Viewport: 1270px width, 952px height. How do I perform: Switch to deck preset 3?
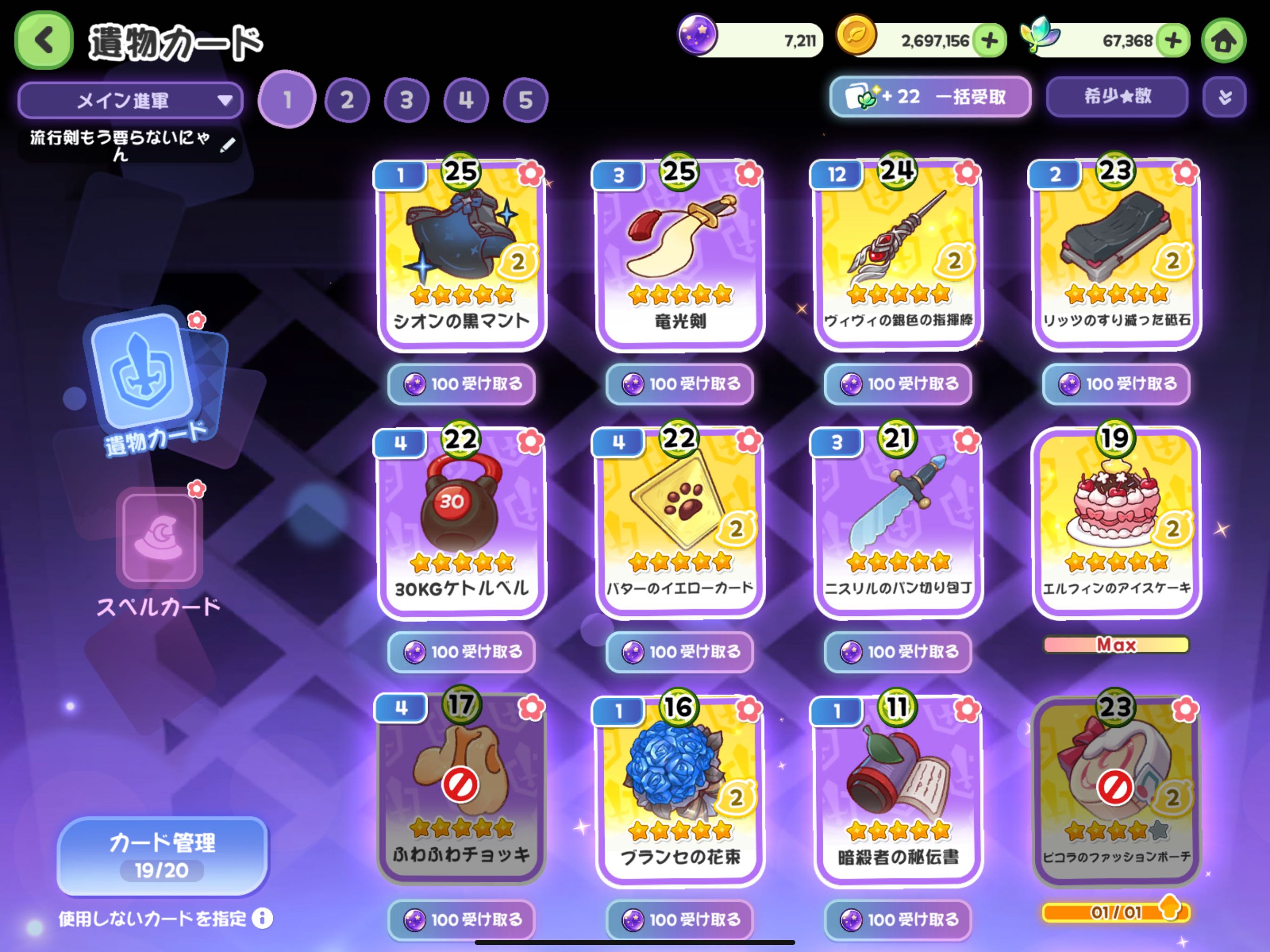click(406, 100)
